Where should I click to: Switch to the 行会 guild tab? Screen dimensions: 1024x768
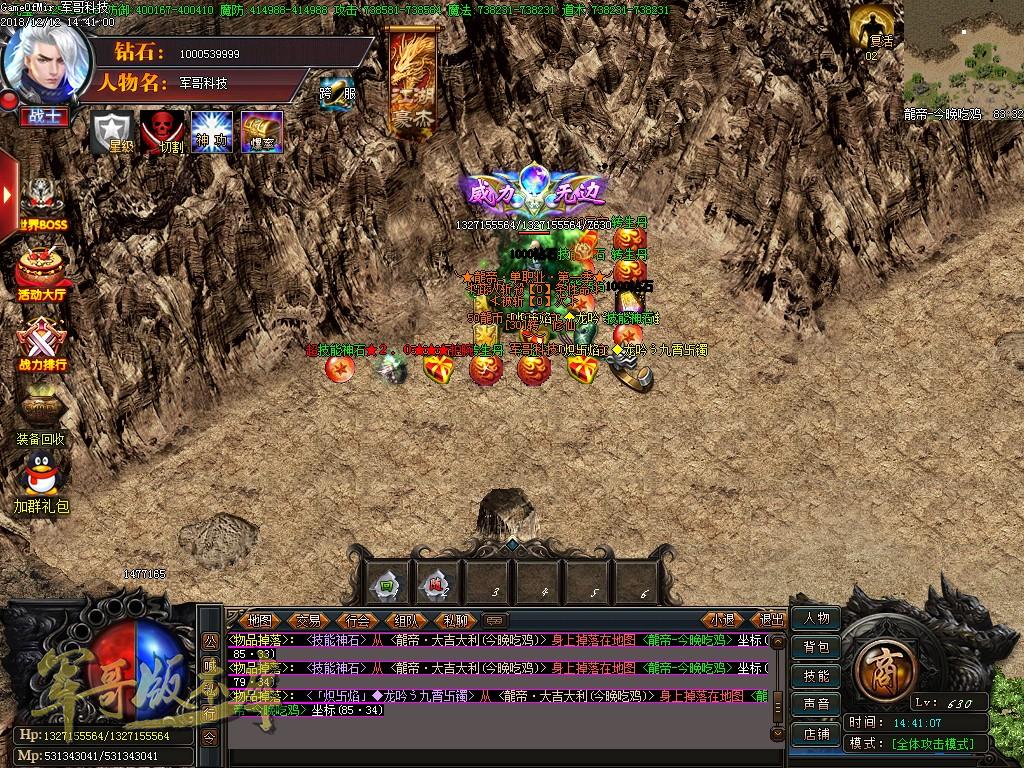coord(358,620)
